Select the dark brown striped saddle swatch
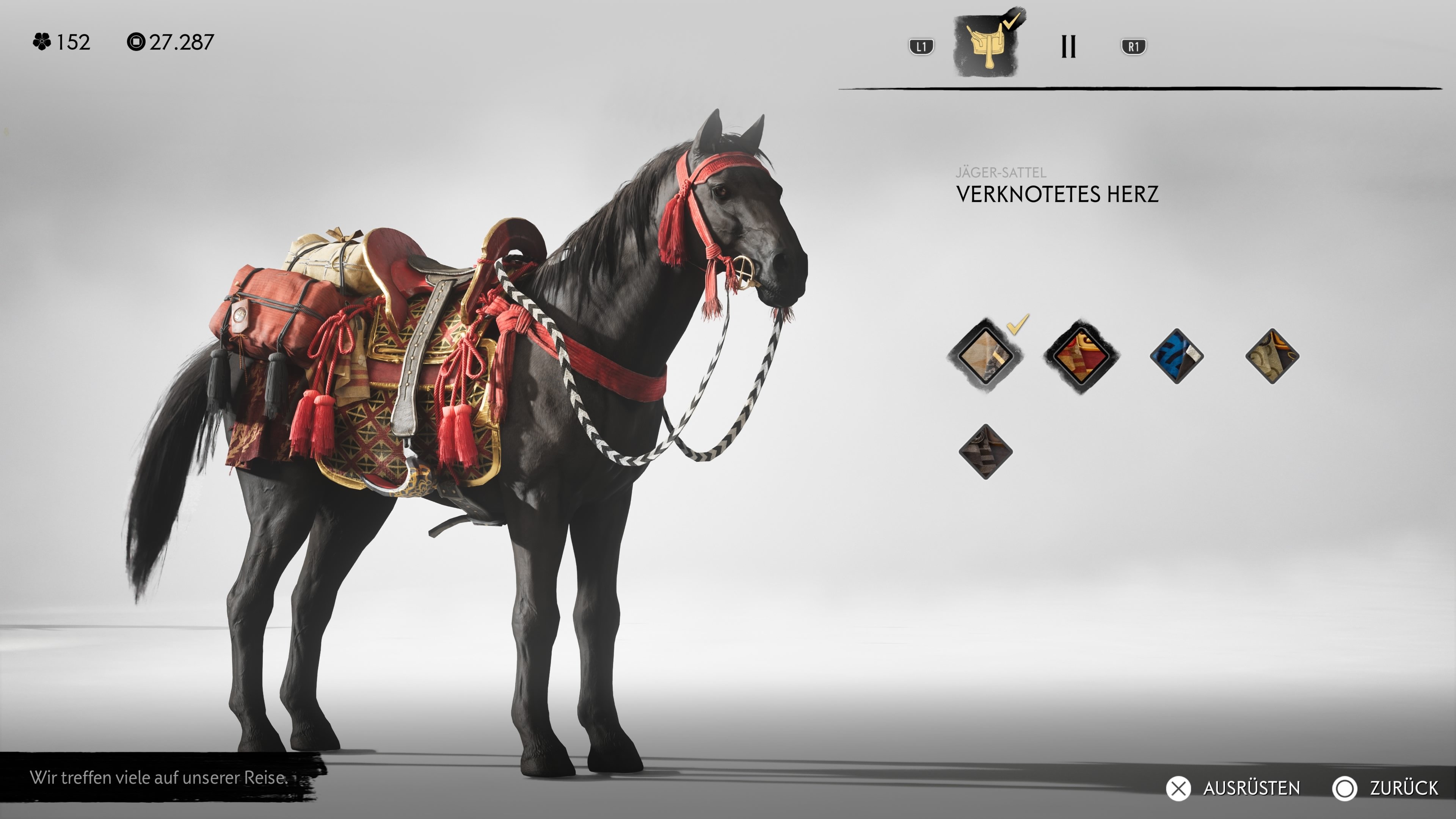Screen dimensions: 1456x819 click(x=985, y=452)
